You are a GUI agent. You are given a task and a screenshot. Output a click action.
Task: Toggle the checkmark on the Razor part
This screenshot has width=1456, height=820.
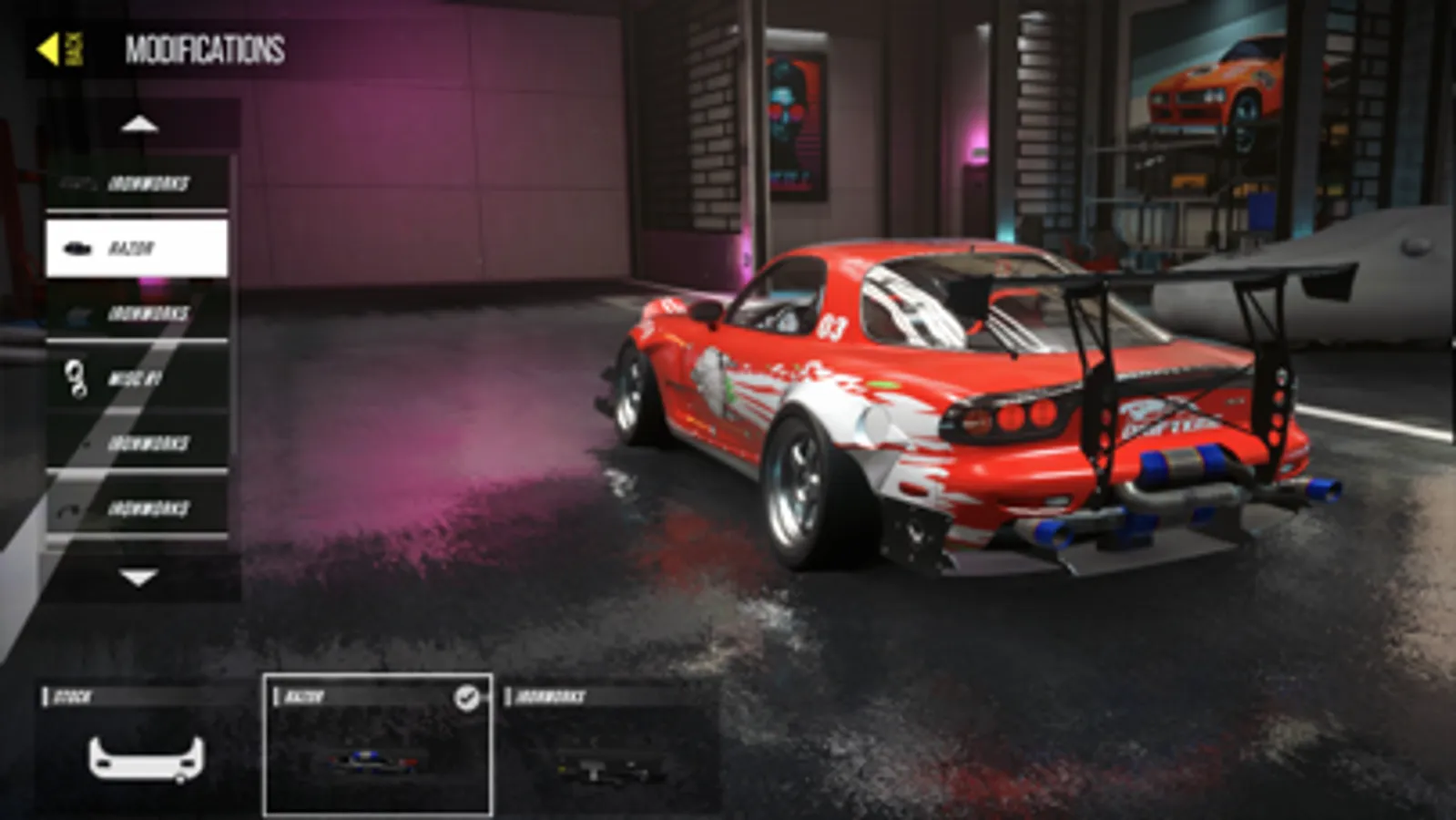click(x=468, y=698)
